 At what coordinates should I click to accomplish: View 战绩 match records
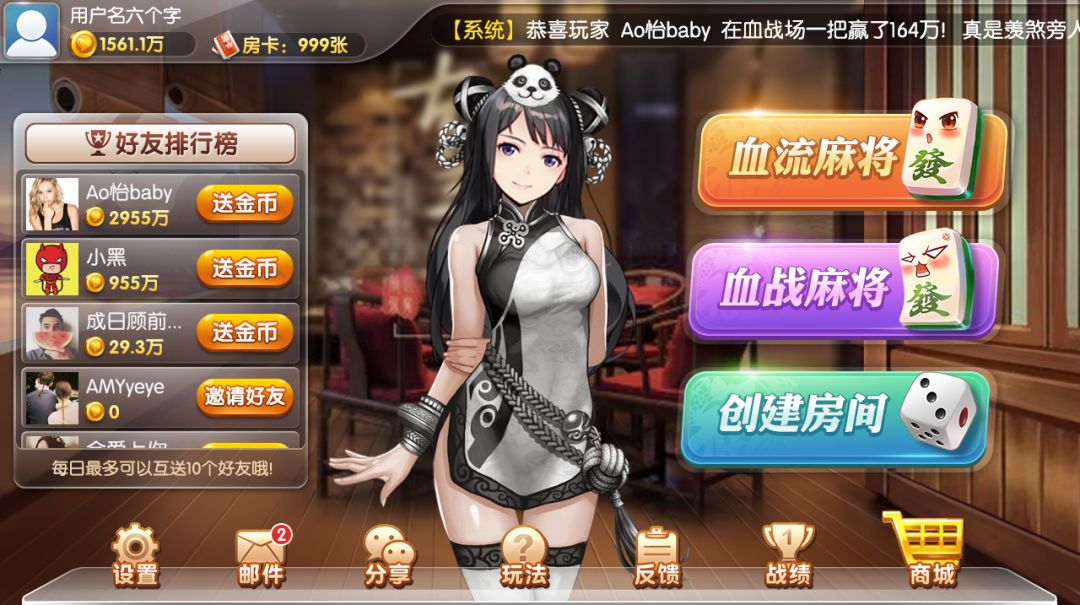tap(788, 555)
